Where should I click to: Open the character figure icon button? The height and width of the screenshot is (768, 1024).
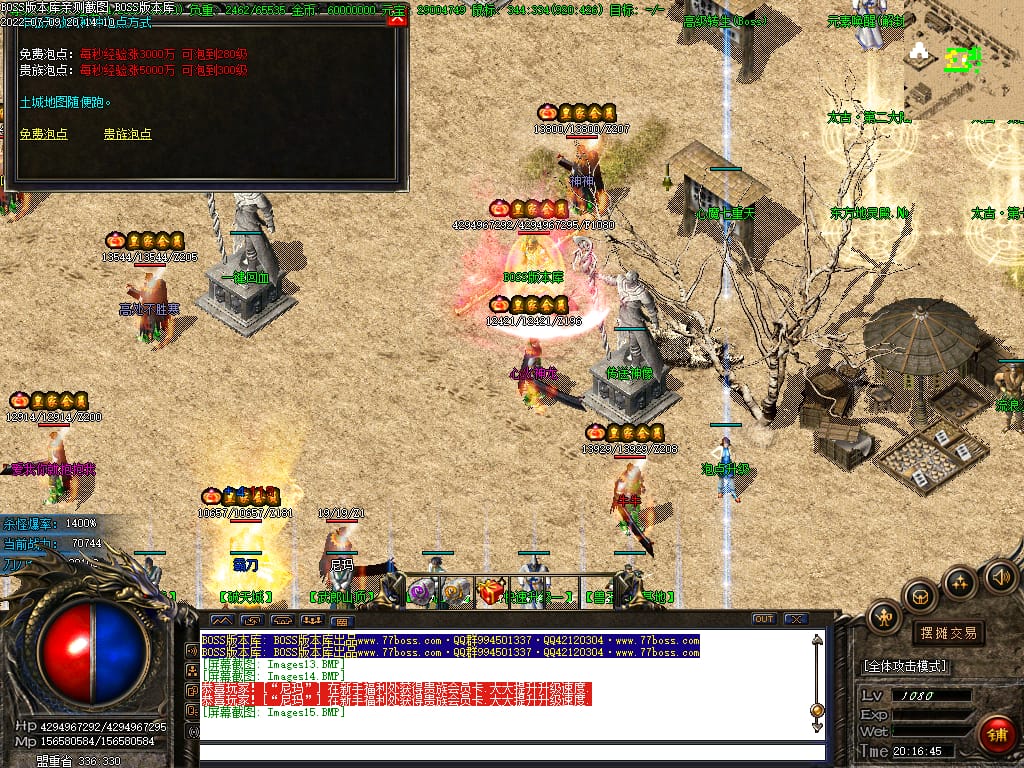click(x=884, y=617)
